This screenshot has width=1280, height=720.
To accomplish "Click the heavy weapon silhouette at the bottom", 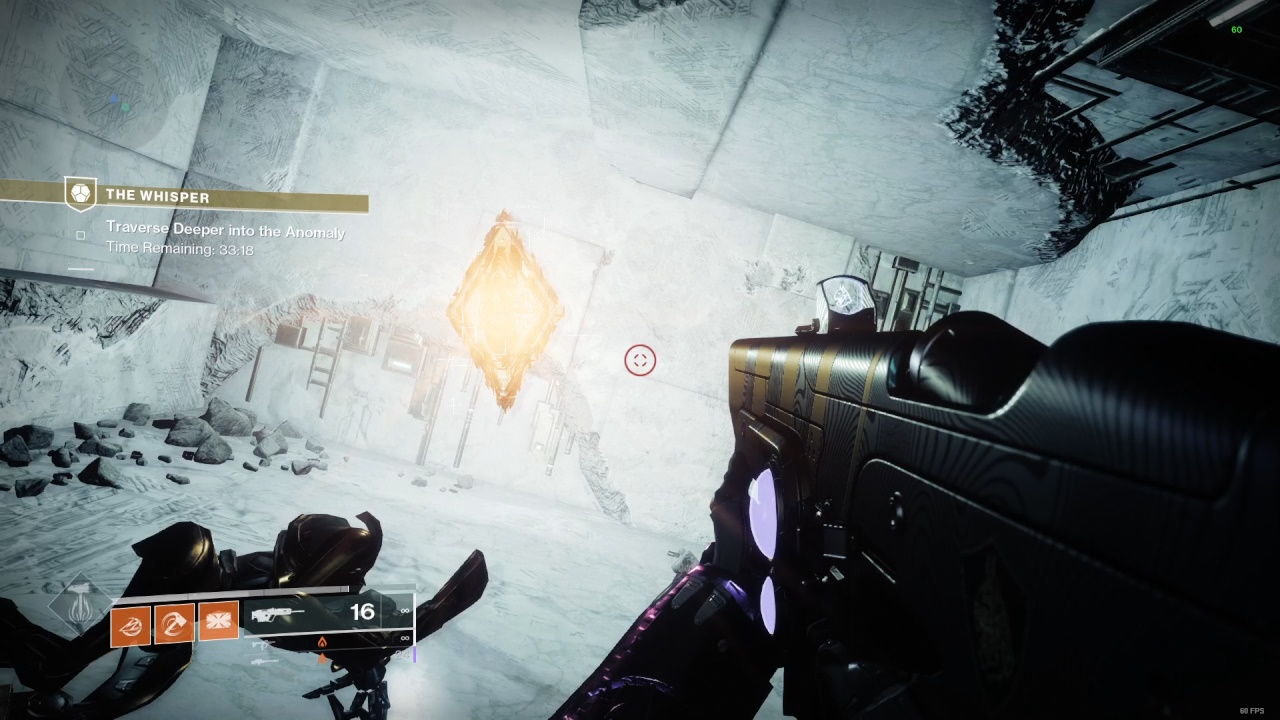I will tap(265, 660).
